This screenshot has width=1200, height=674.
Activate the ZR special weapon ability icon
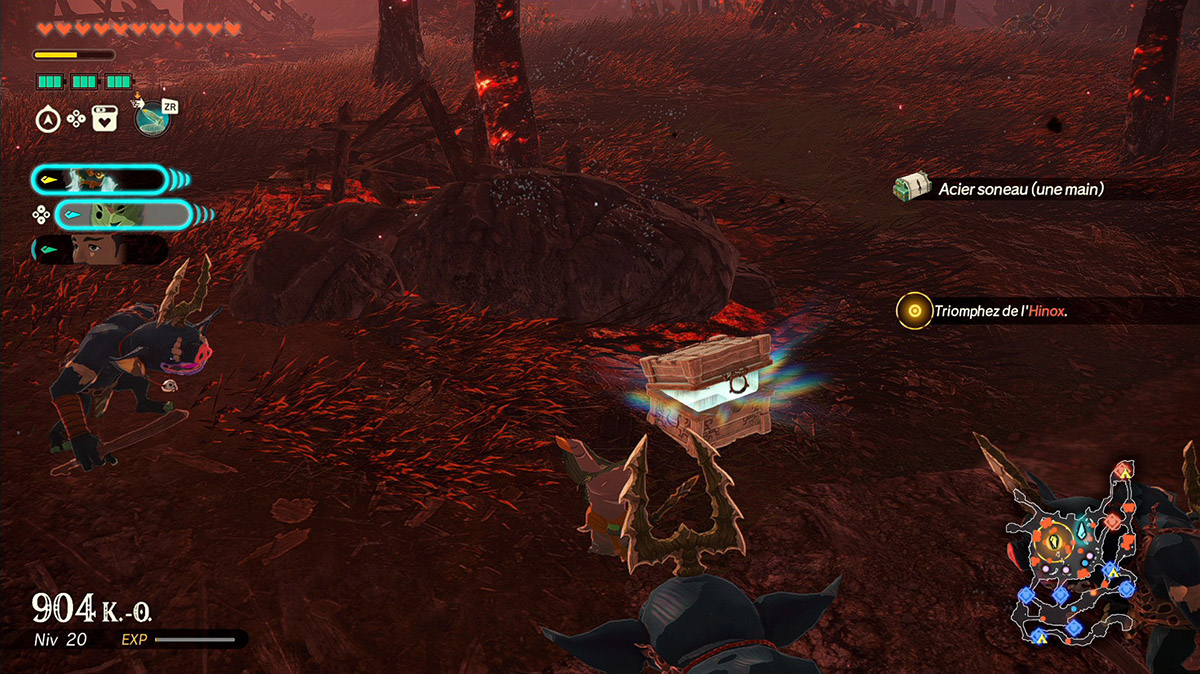(152, 118)
